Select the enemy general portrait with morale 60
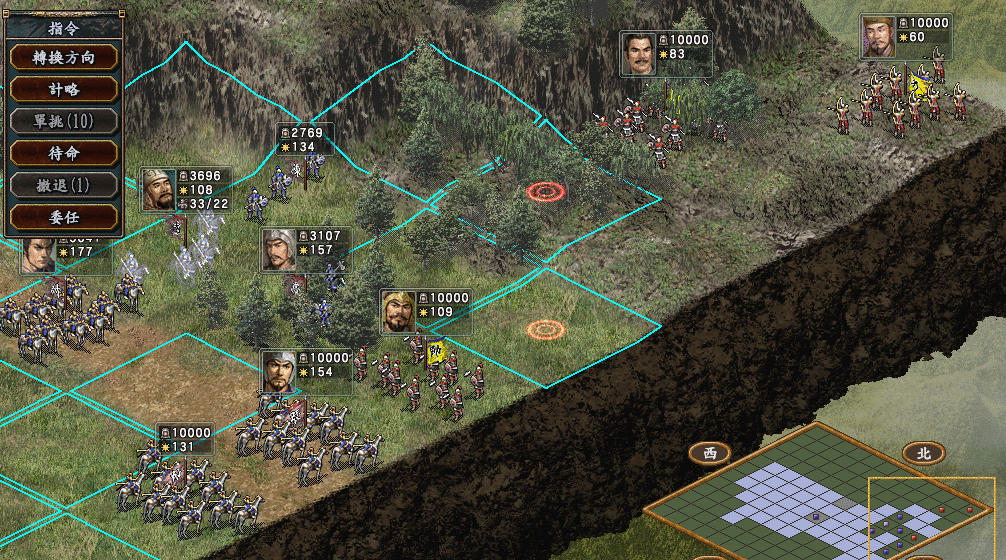Viewport: 1006px width, 560px height. pyautogui.click(x=880, y=37)
